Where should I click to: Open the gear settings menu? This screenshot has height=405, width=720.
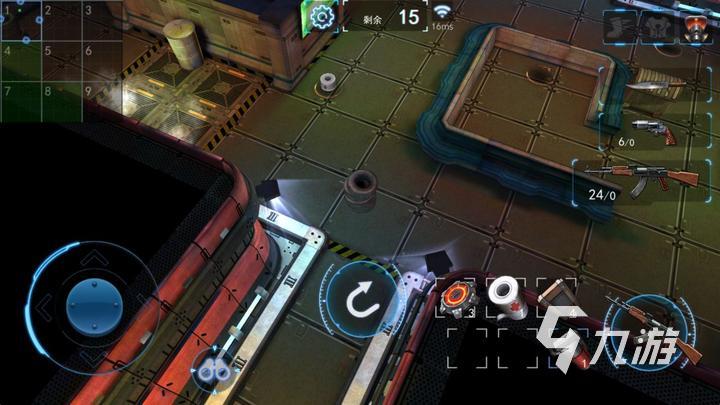pyautogui.click(x=321, y=17)
